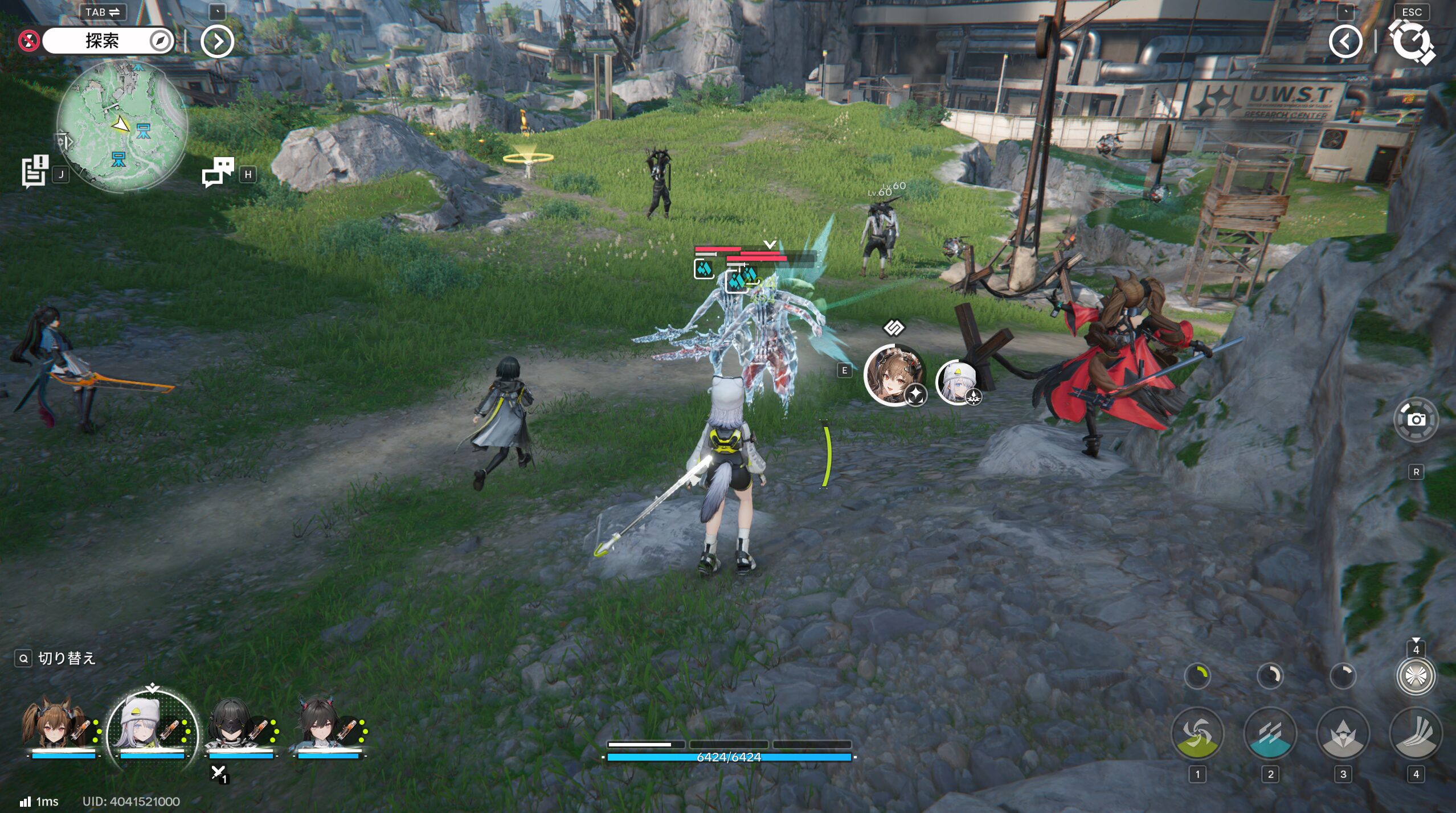Open the minimap
Image resolution: width=1456 pixels, height=813 pixels.
tap(122, 125)
